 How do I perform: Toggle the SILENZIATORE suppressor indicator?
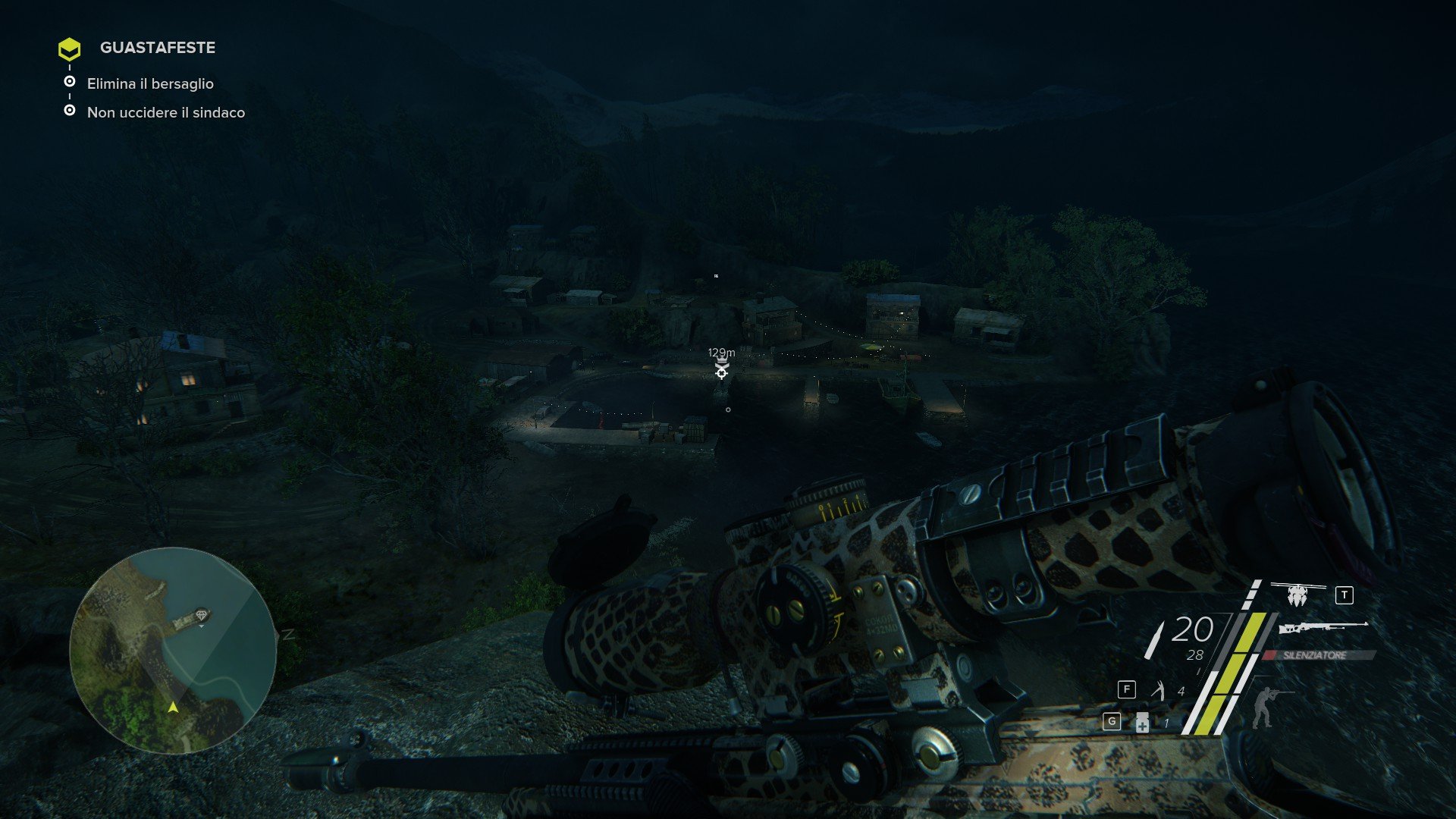point(1316,655)
